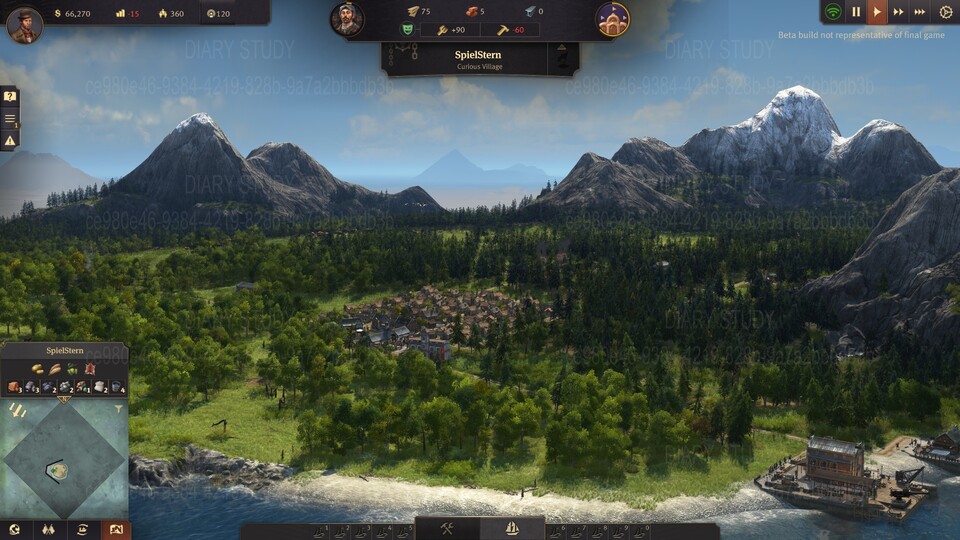
Task: Switch to double fast-forward speed
Action: click(x=898, y=12)
